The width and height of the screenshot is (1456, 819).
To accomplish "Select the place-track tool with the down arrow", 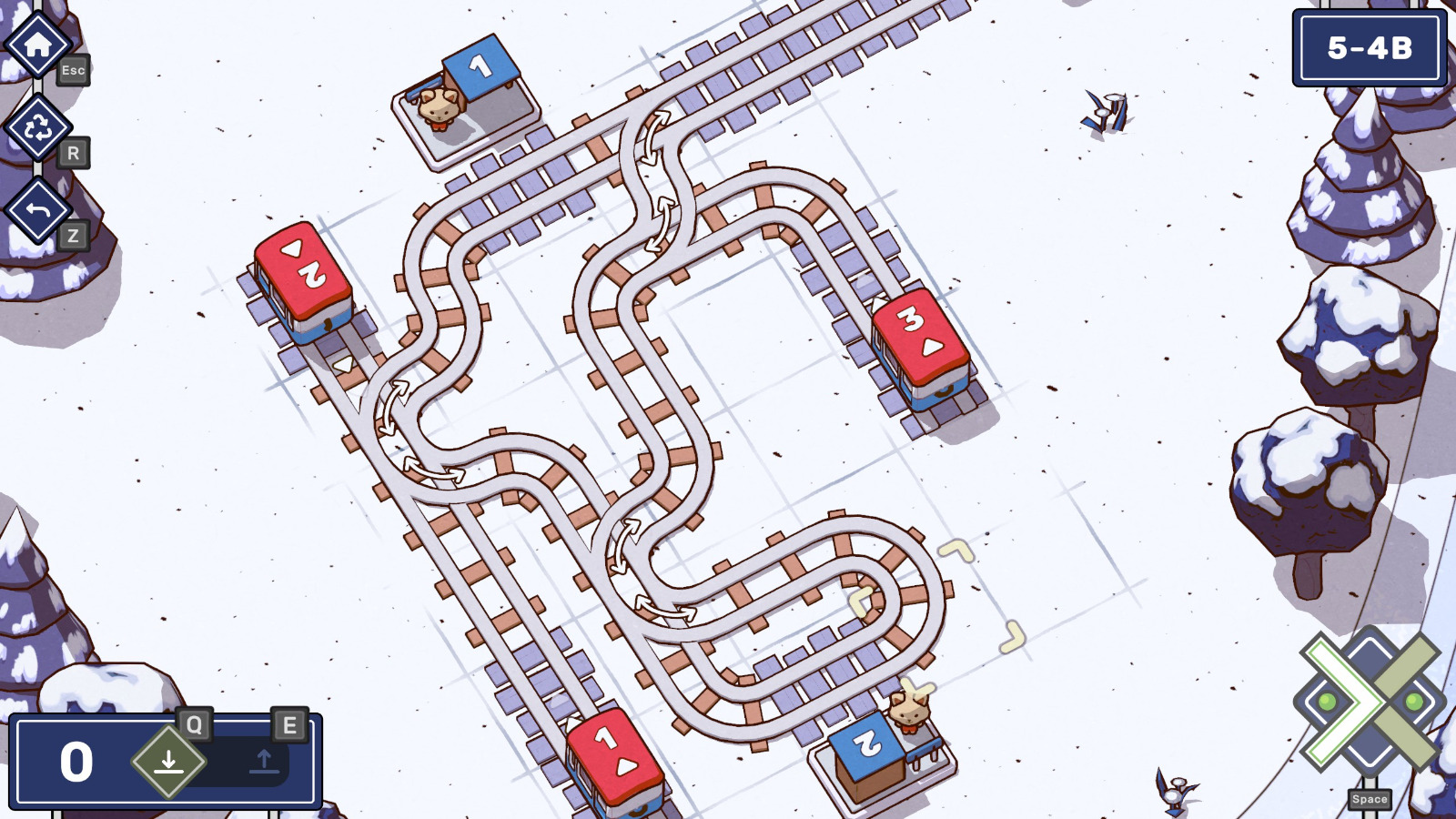I will pos(167,761).
